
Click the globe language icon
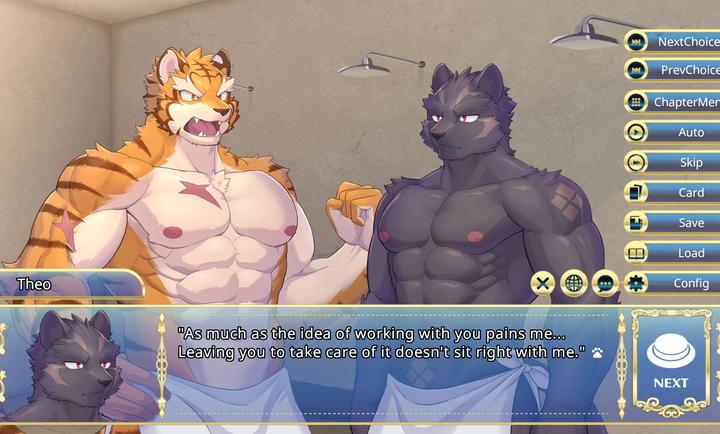pos(573,283)
